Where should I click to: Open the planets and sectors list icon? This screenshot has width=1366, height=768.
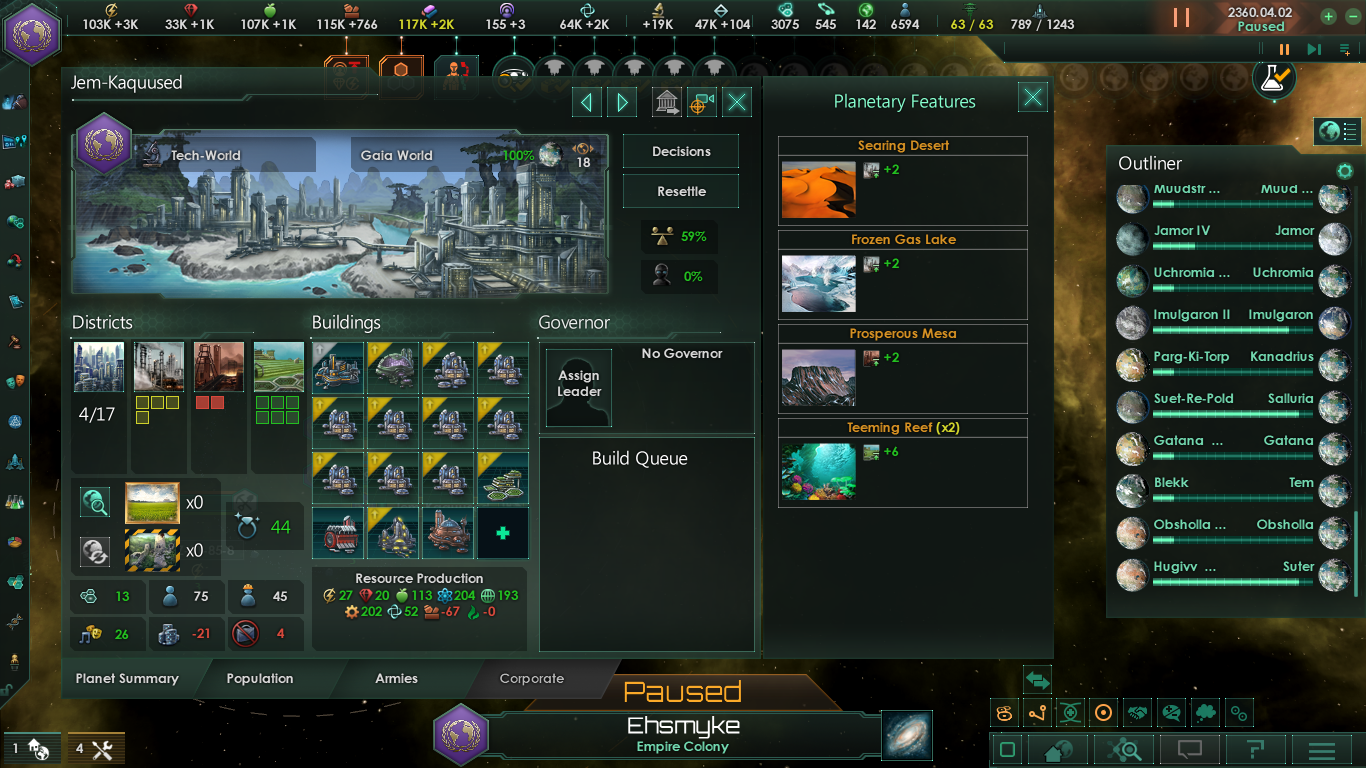click(x=1337, y=131)
